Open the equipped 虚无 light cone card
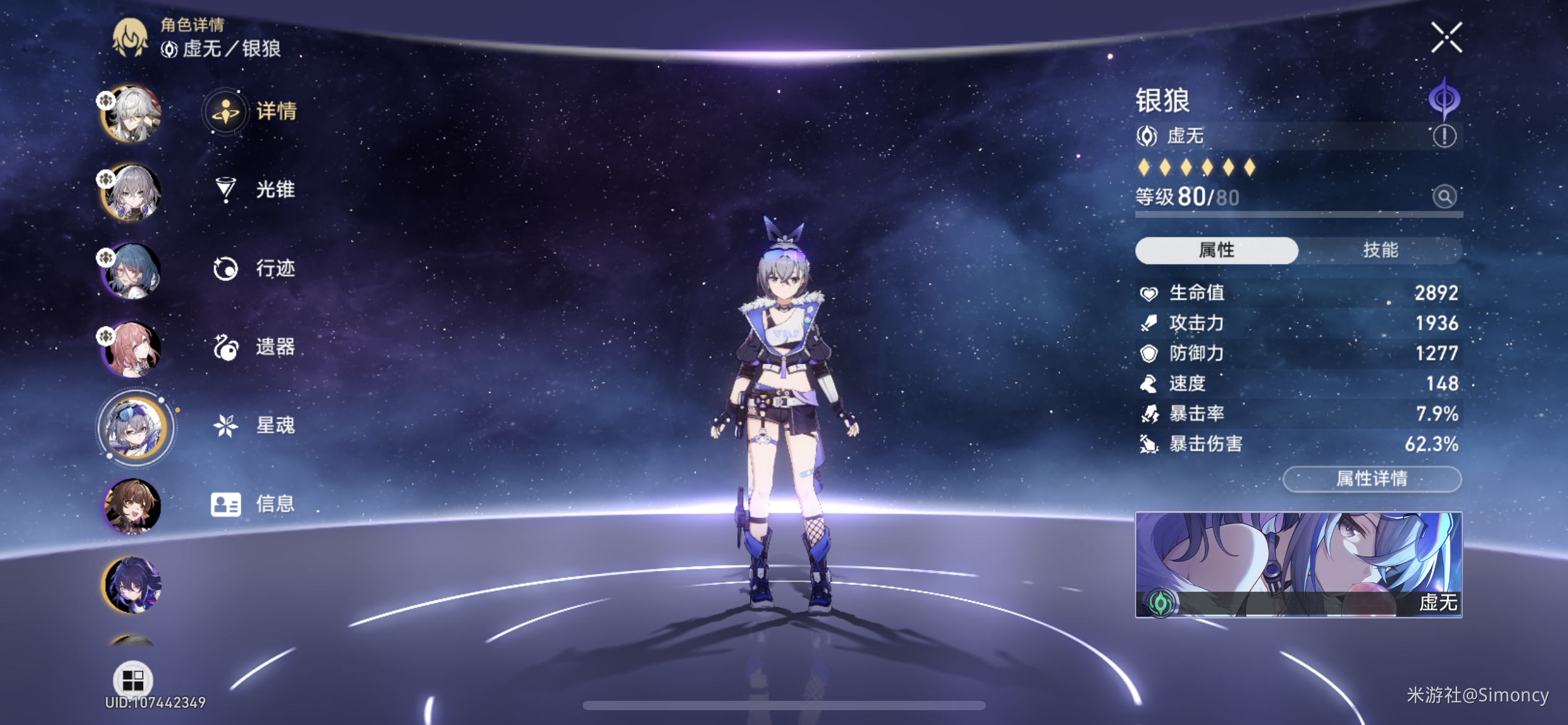This screenshot has width=1568, height=725. 1298,565
